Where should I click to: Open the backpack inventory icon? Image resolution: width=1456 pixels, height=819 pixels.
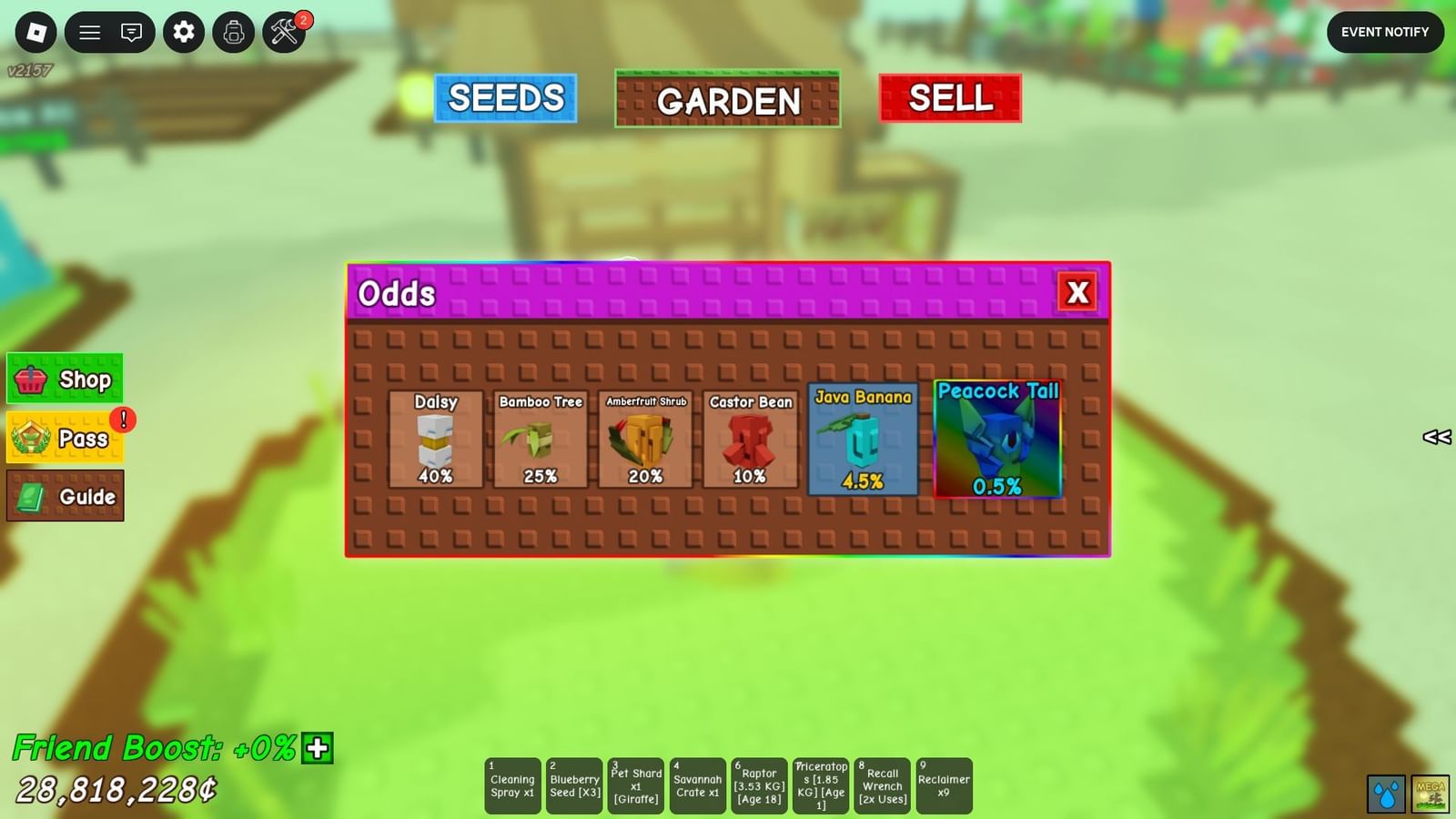[233, 32]
